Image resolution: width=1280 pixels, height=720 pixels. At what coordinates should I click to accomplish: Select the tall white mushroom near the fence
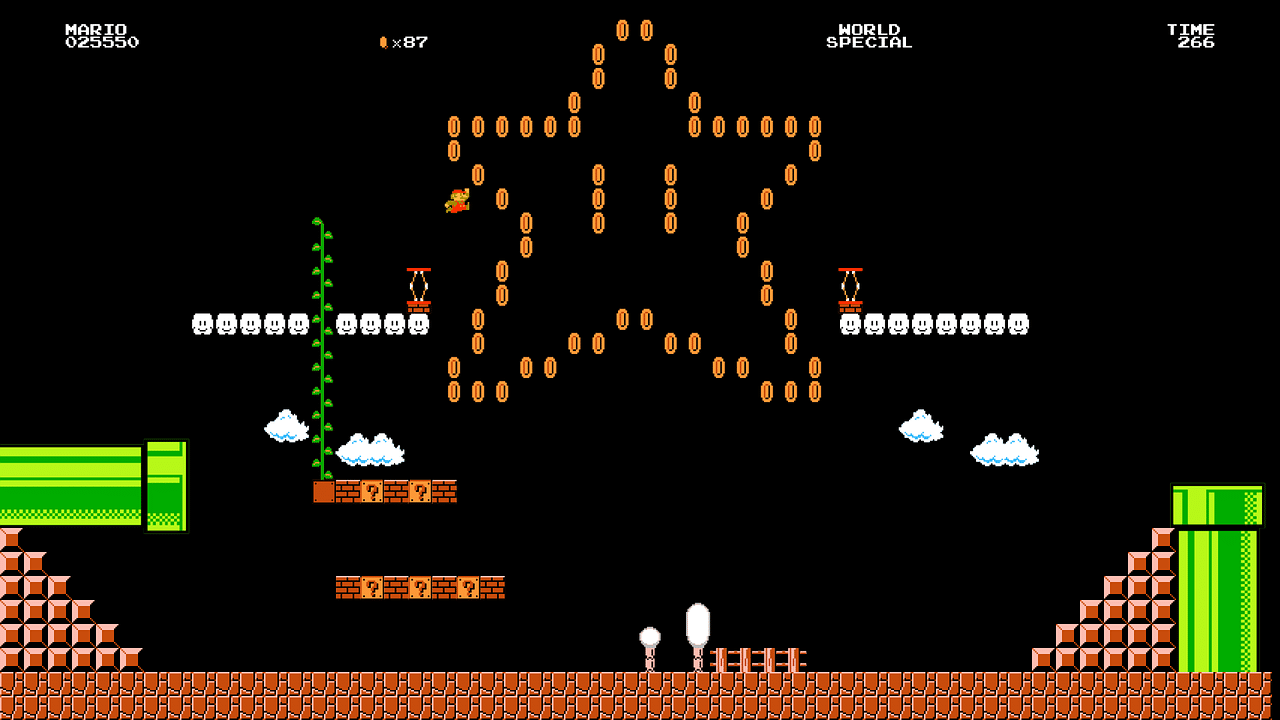pos(697,625)
